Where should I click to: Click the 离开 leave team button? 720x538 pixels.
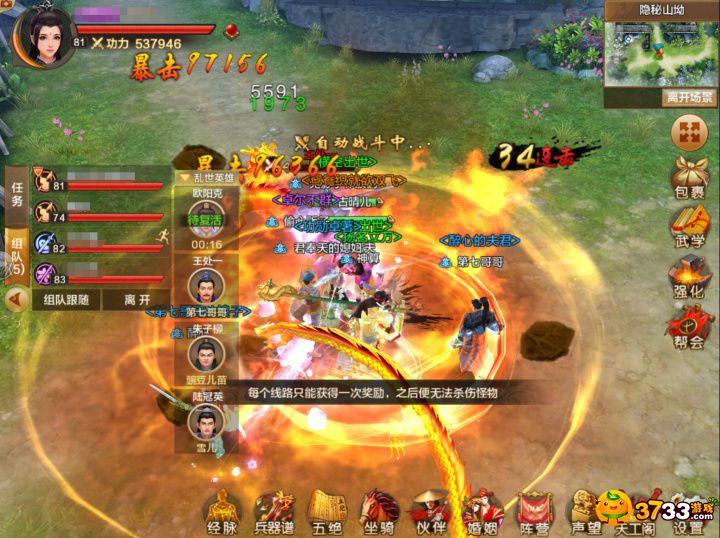click(137, 299)
